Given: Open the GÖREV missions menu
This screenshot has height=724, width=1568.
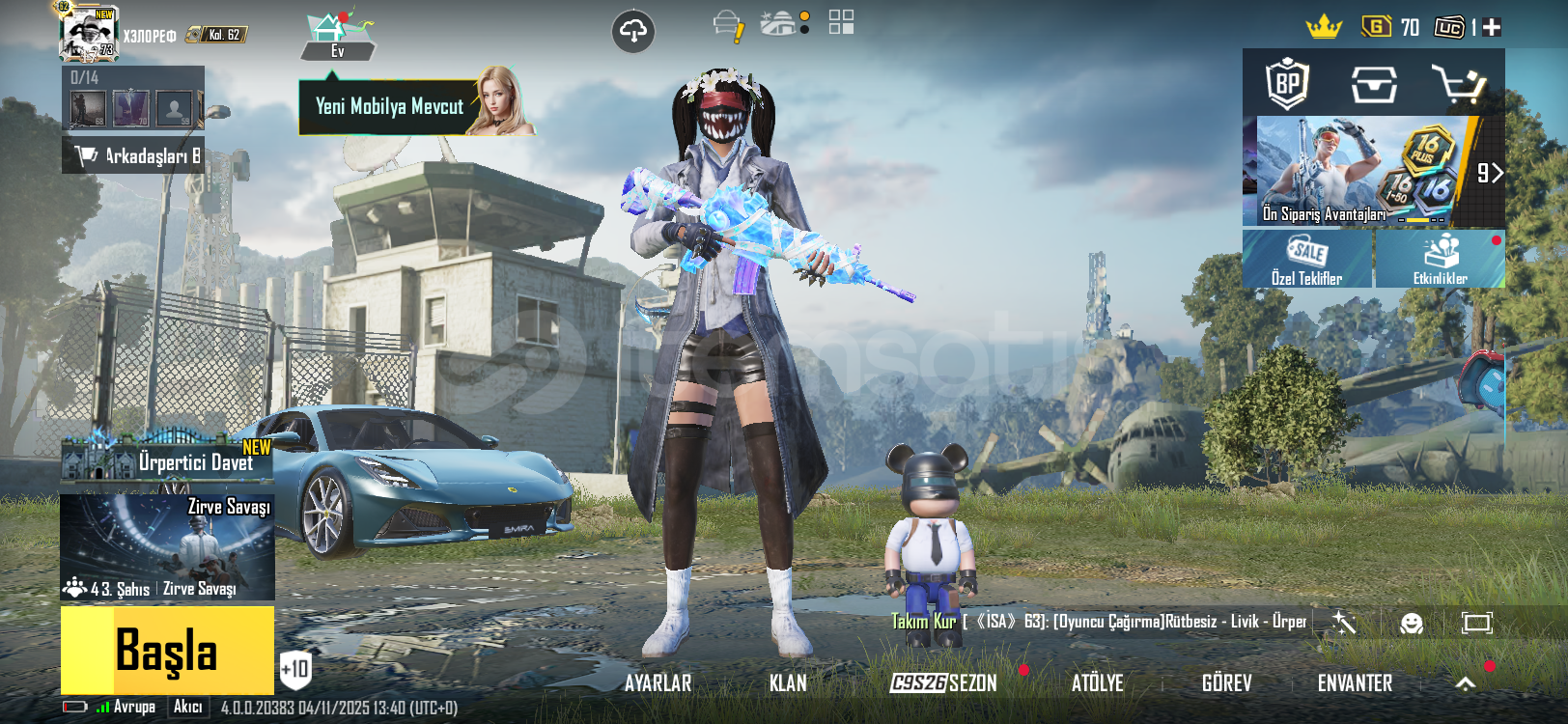Looking at the screenshot, I should [x=1226, y=683].
